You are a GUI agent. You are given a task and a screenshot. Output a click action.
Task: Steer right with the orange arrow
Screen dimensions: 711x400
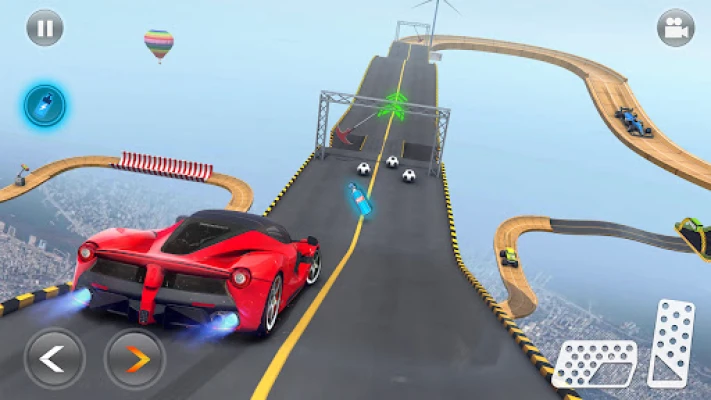134,357
